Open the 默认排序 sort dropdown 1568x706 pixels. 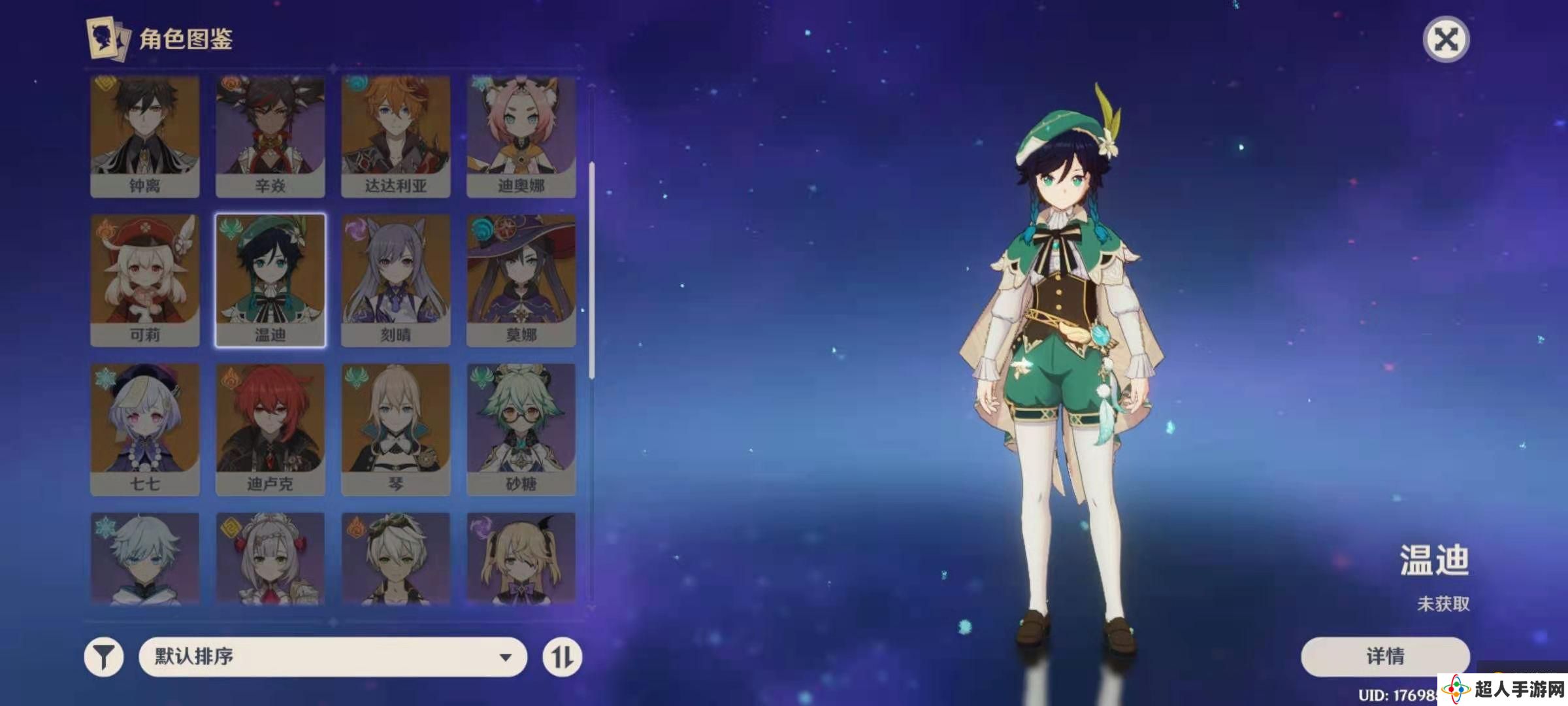[x=333, y=657]
